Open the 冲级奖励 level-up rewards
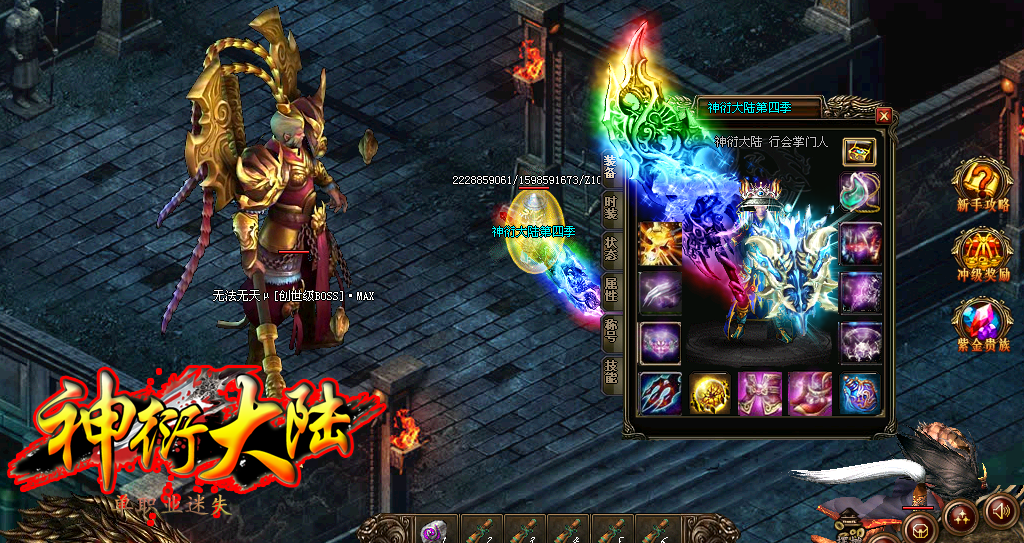The image size is (1024, 543). [982, 255]
